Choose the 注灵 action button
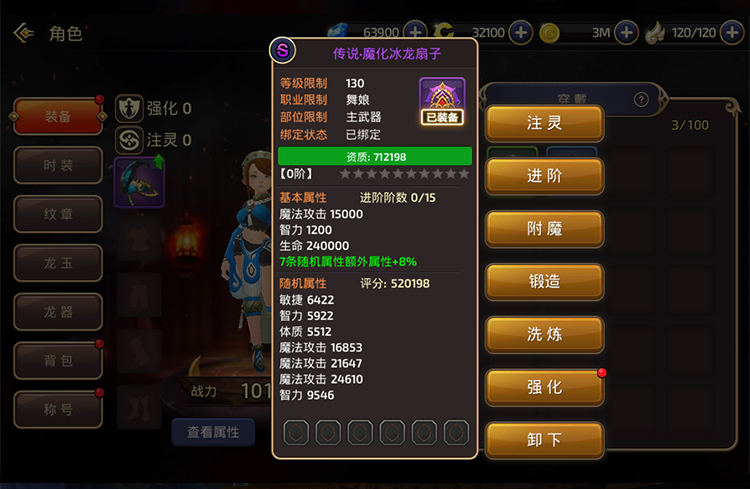 pyautogui.click(x=544, y=124)
